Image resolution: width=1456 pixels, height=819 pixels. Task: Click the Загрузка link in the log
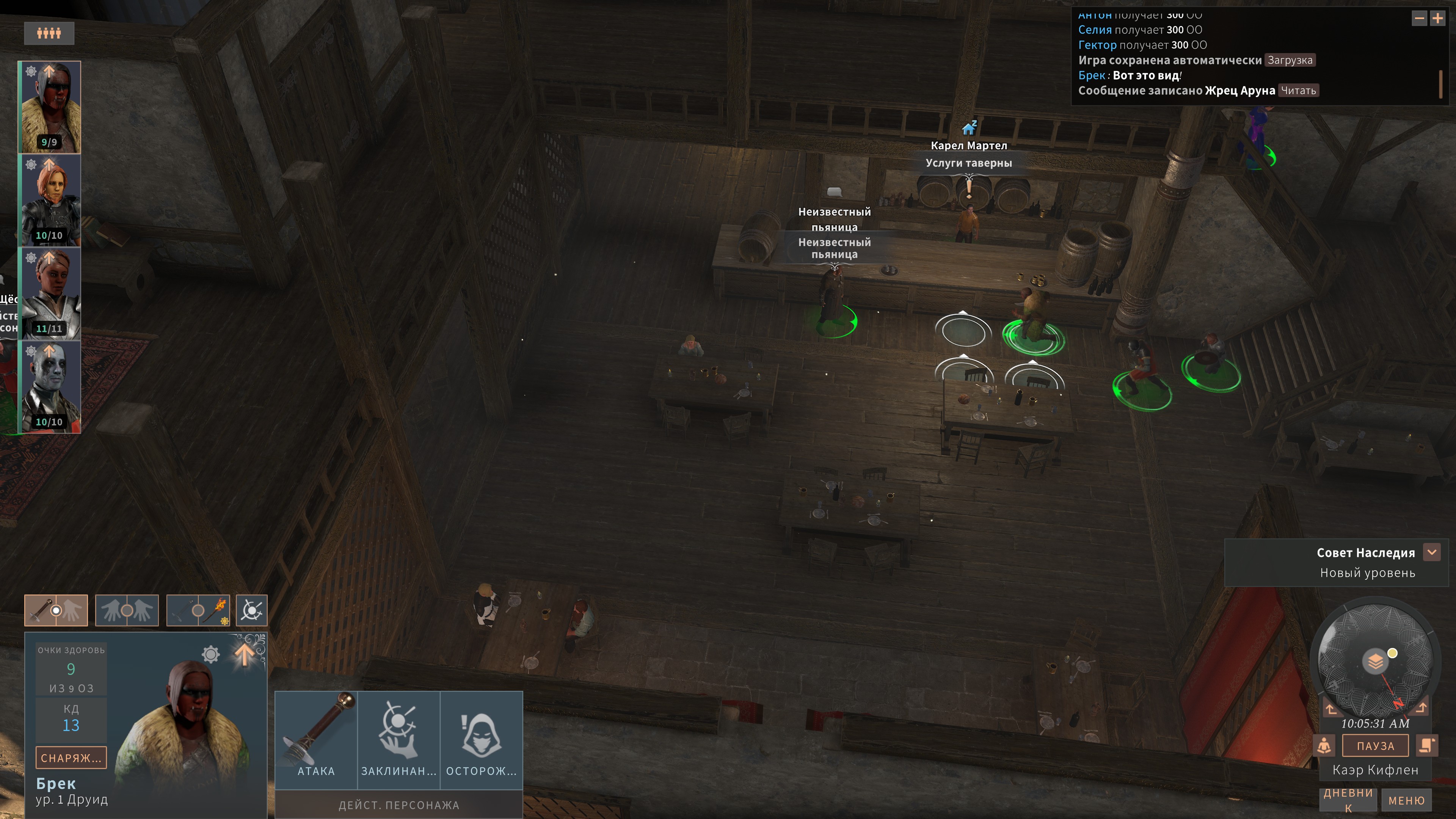point(1289,61)
